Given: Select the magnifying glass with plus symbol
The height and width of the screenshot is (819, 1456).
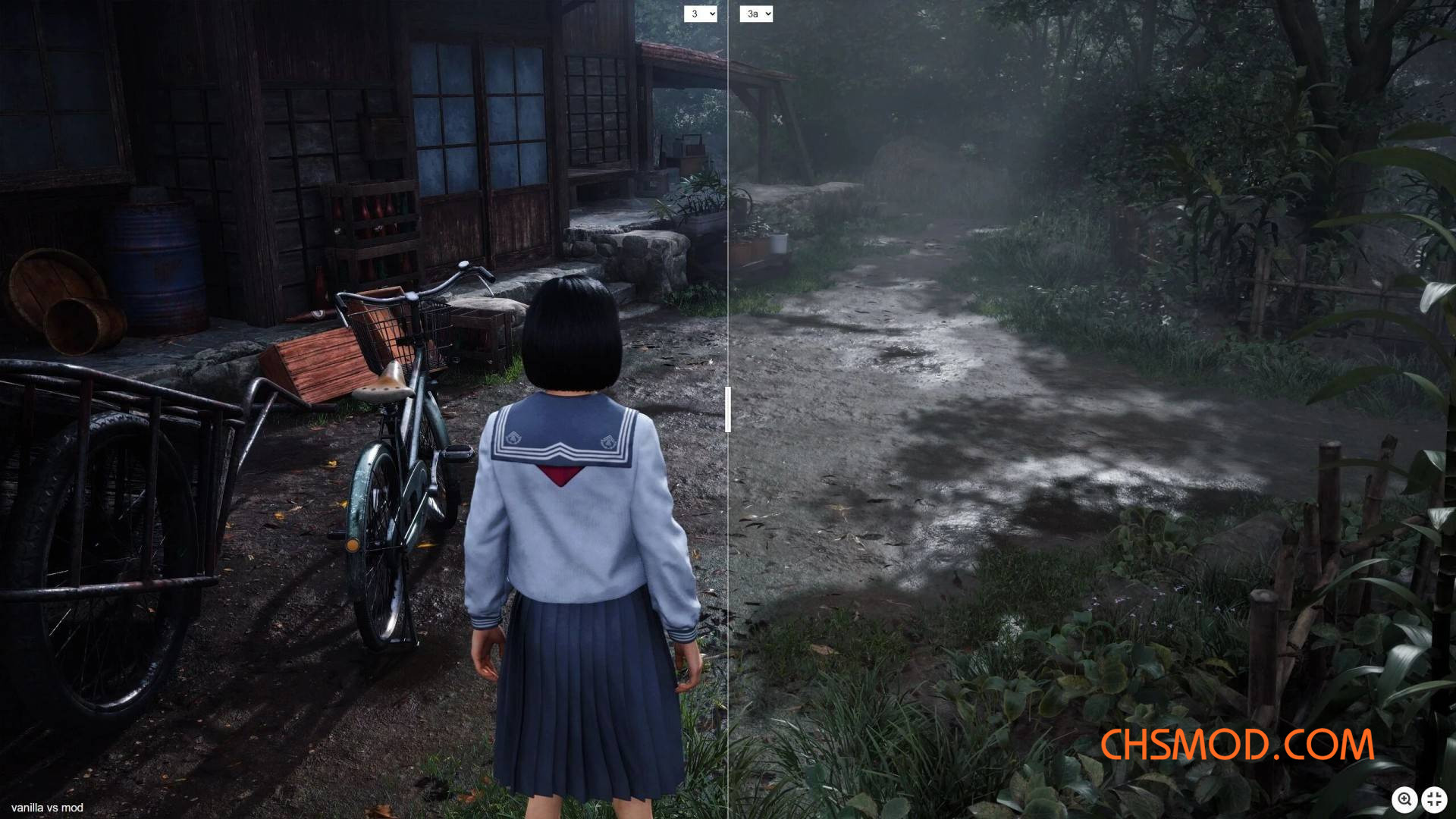Looking at the screenshot, I should [x=1405, y=799].
